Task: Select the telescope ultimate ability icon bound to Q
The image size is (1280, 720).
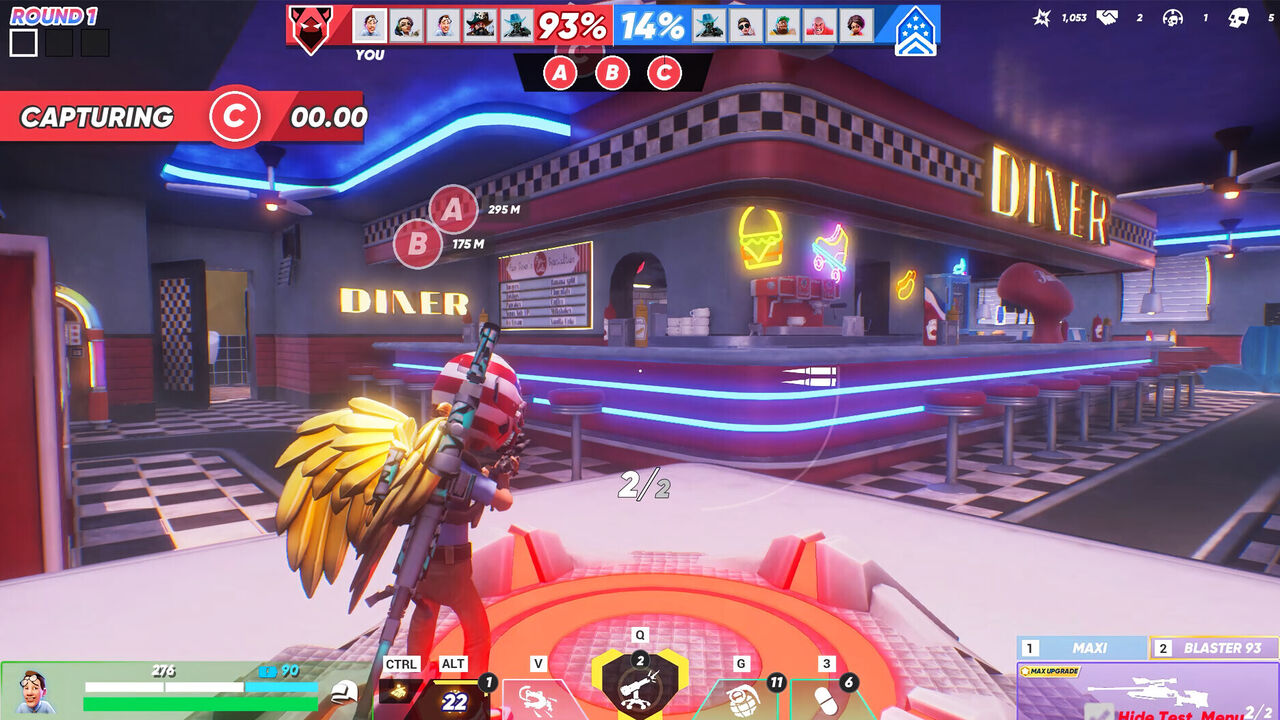Action: [640, 690]
